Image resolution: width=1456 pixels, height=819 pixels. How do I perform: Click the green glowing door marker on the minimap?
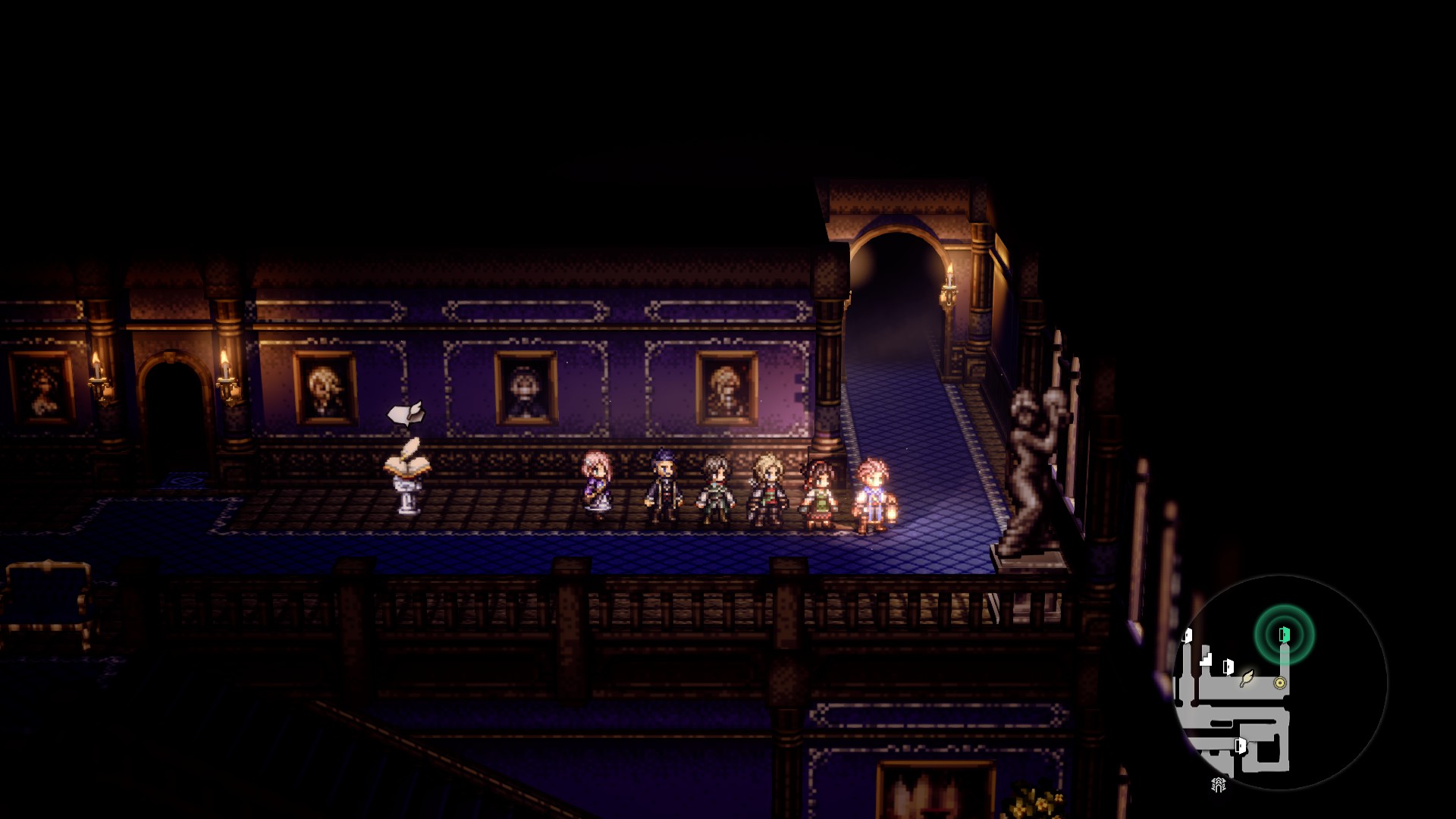click(1283, 635)
